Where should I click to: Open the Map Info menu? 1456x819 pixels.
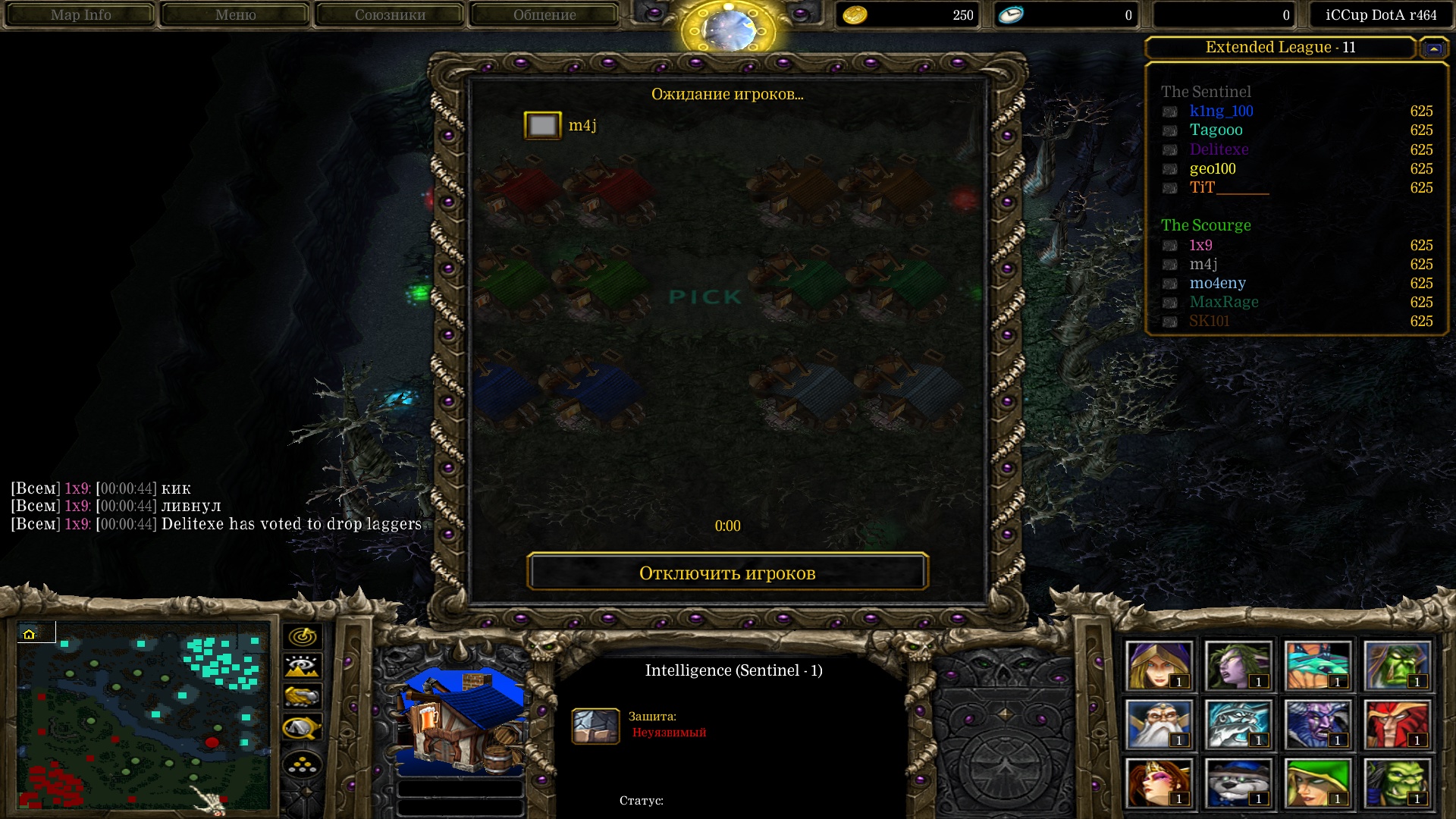[80, 14]
